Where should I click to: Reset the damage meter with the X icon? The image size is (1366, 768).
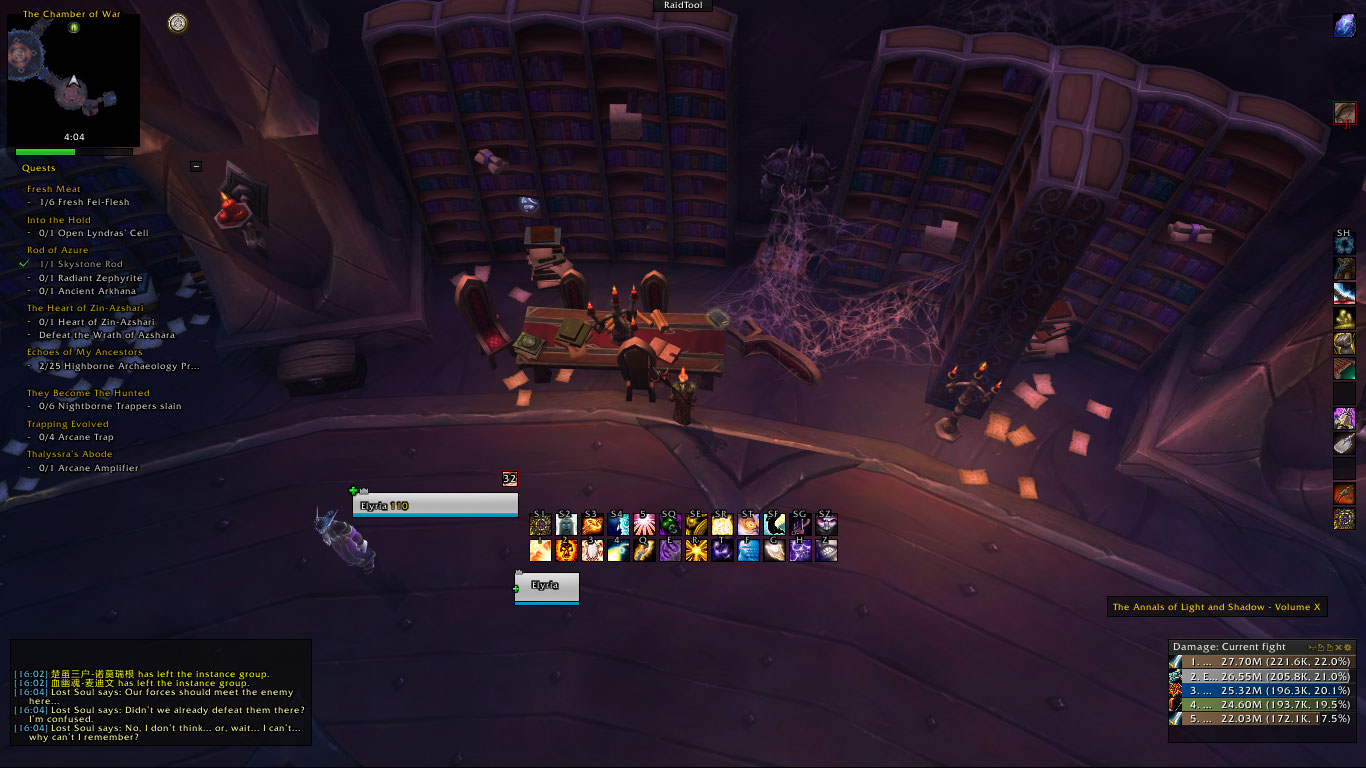click(x=1337, y=647)
